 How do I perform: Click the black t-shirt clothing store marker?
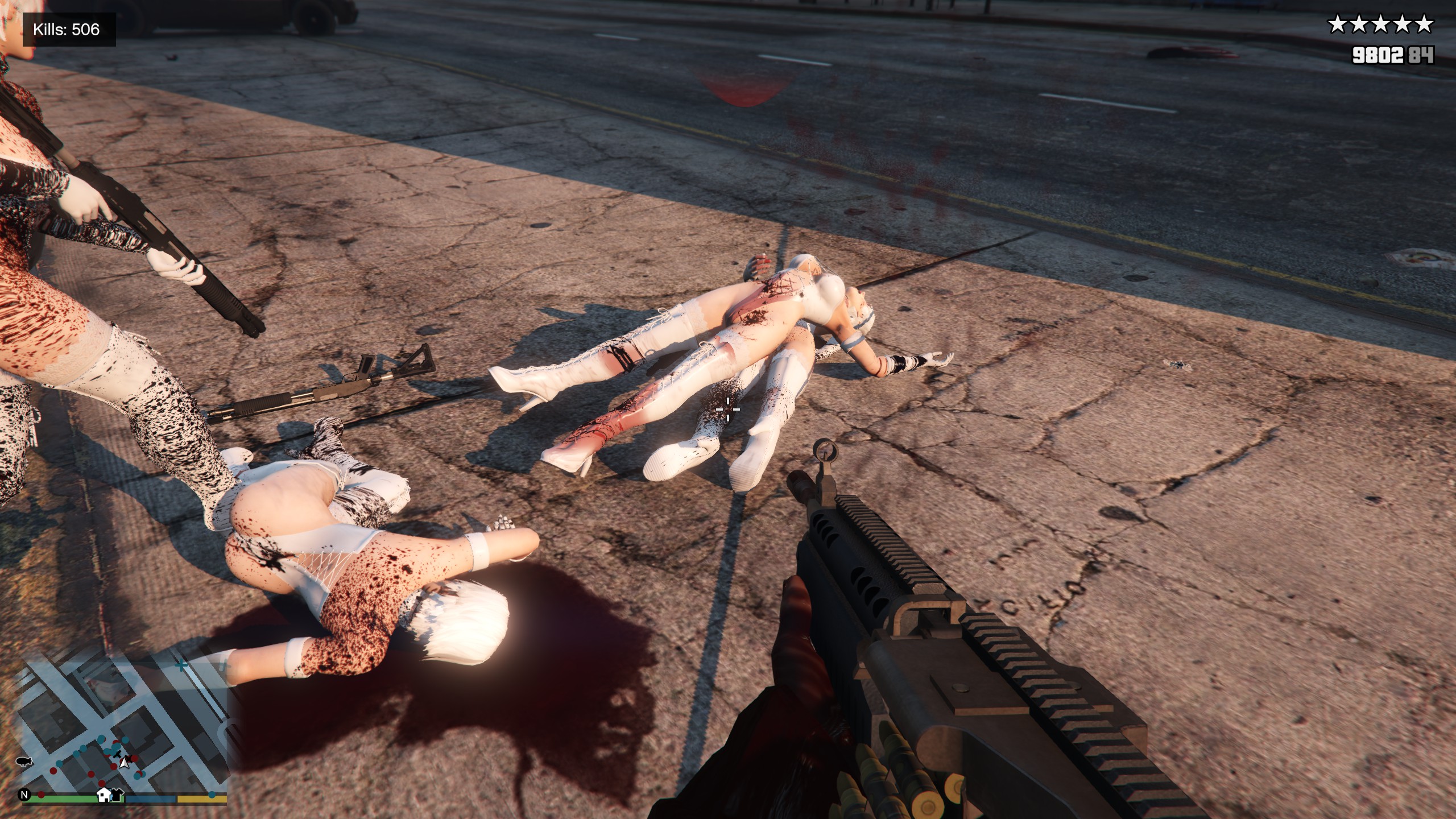(x=116, y=794)
